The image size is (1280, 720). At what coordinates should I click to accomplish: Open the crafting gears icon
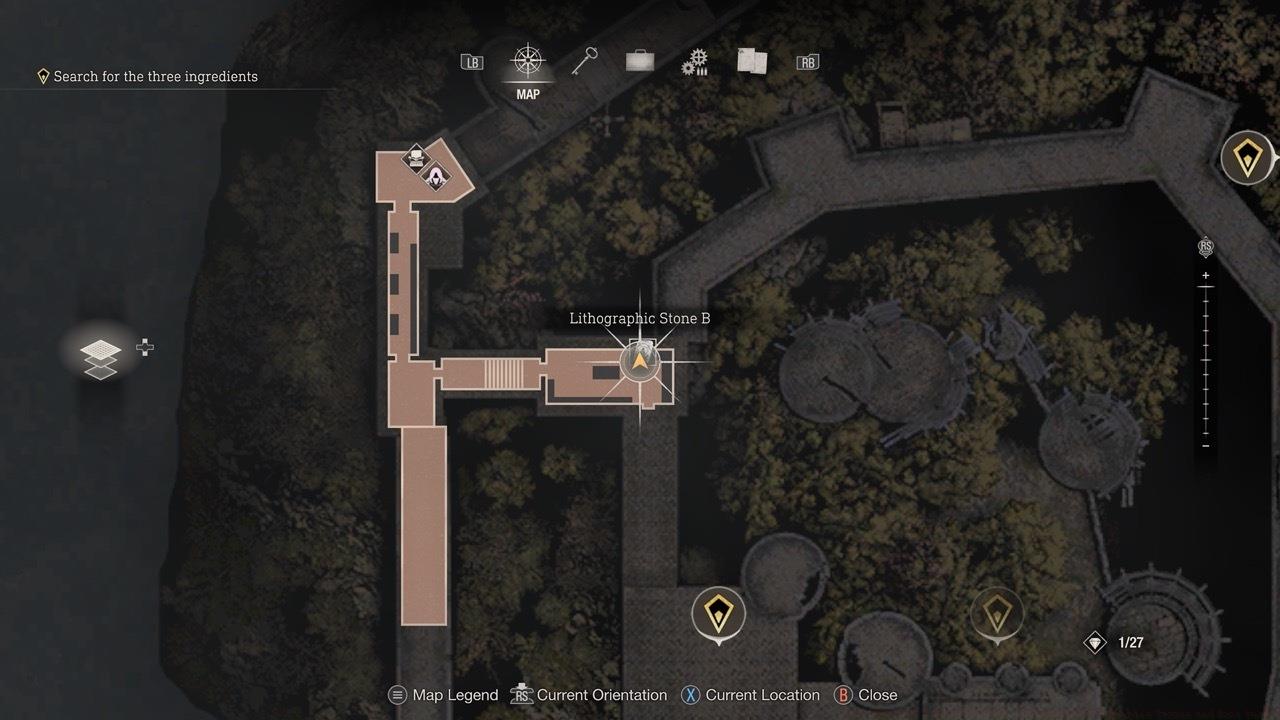695,60
